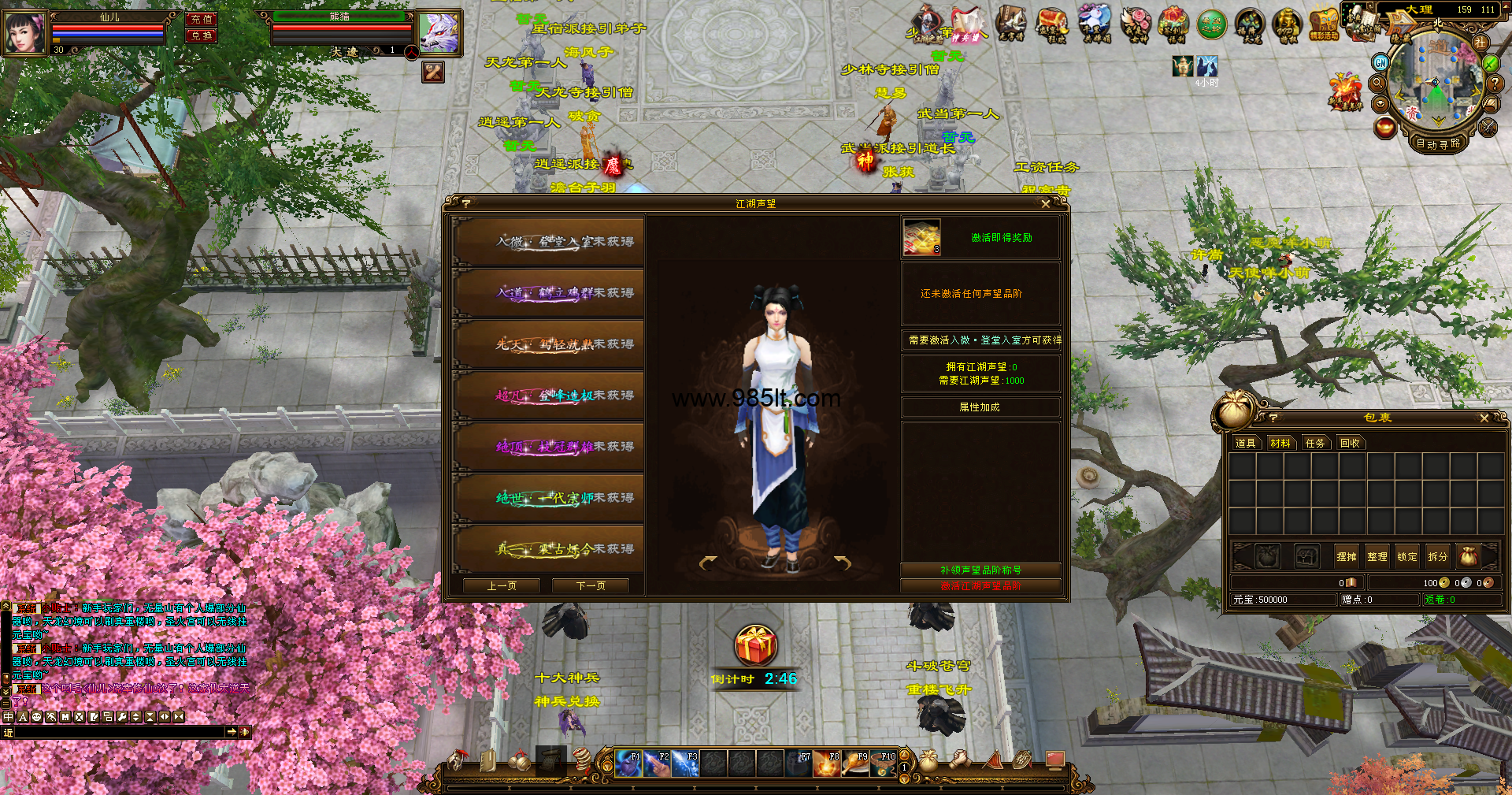Open the 回收 recycle tab in the bag

pos(1350,443)
